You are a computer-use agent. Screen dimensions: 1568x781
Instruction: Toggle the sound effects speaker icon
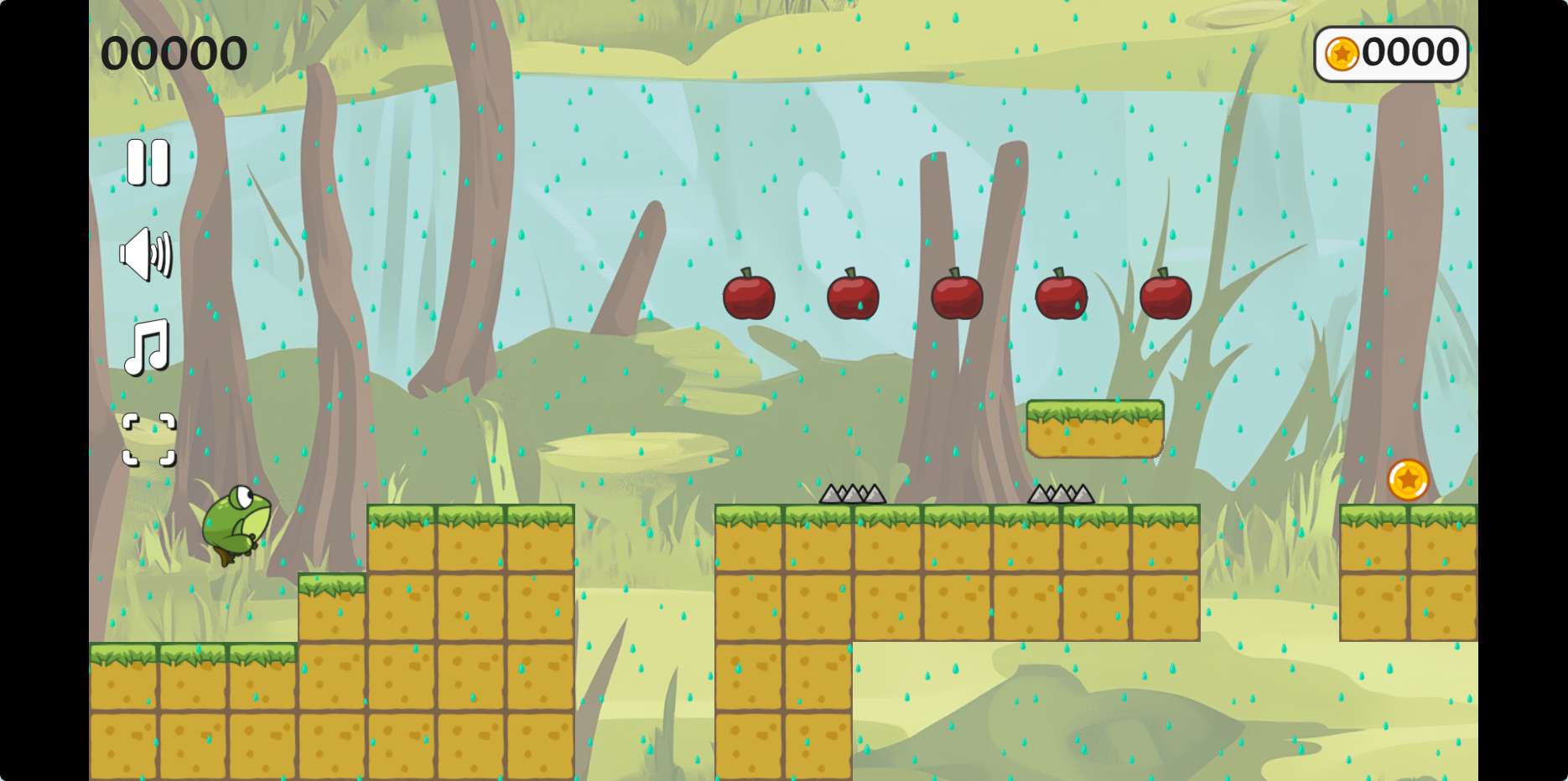pyautogui.click(x=146, y=254)
